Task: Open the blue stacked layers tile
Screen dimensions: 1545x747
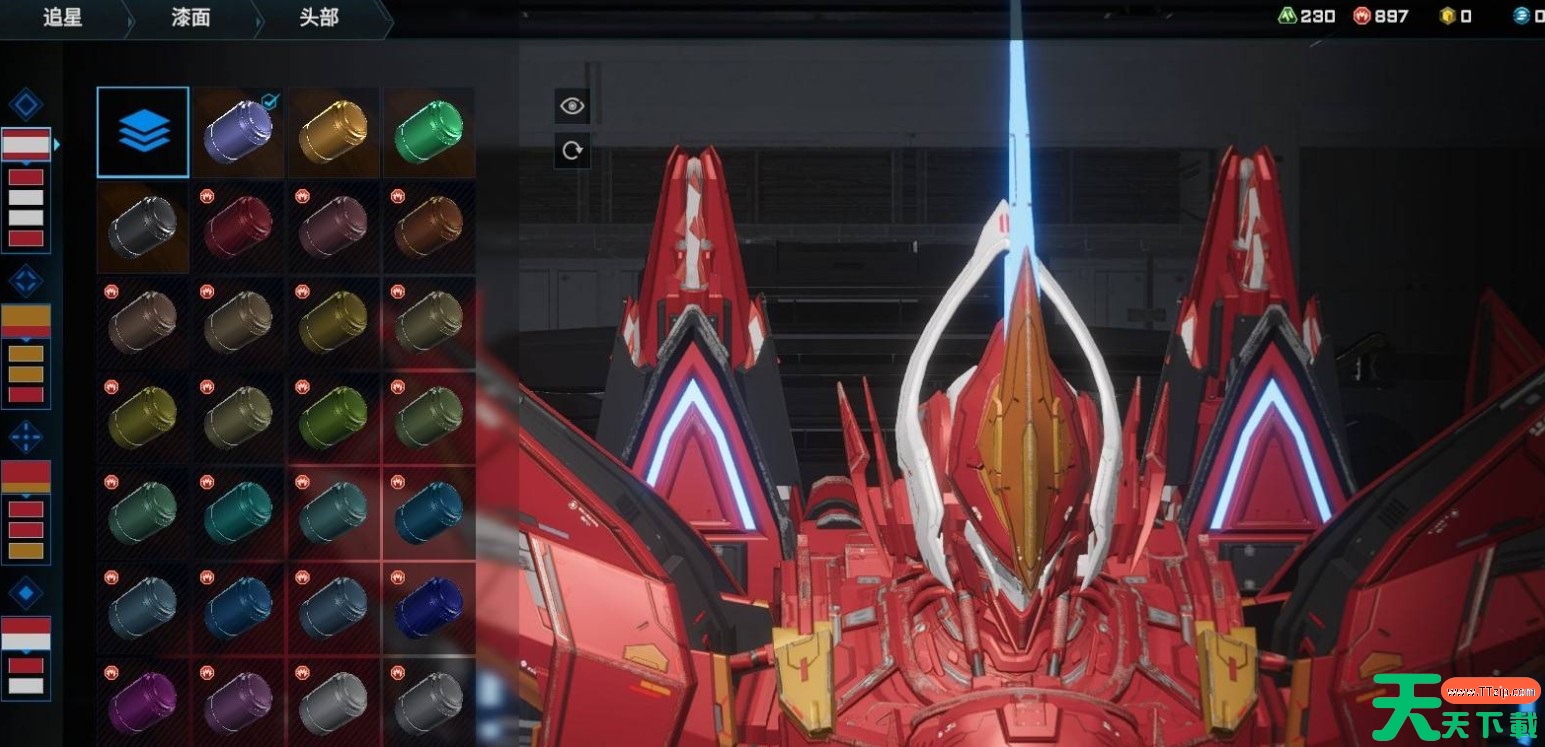Action: pyautogui.click(x=143, y=132)
